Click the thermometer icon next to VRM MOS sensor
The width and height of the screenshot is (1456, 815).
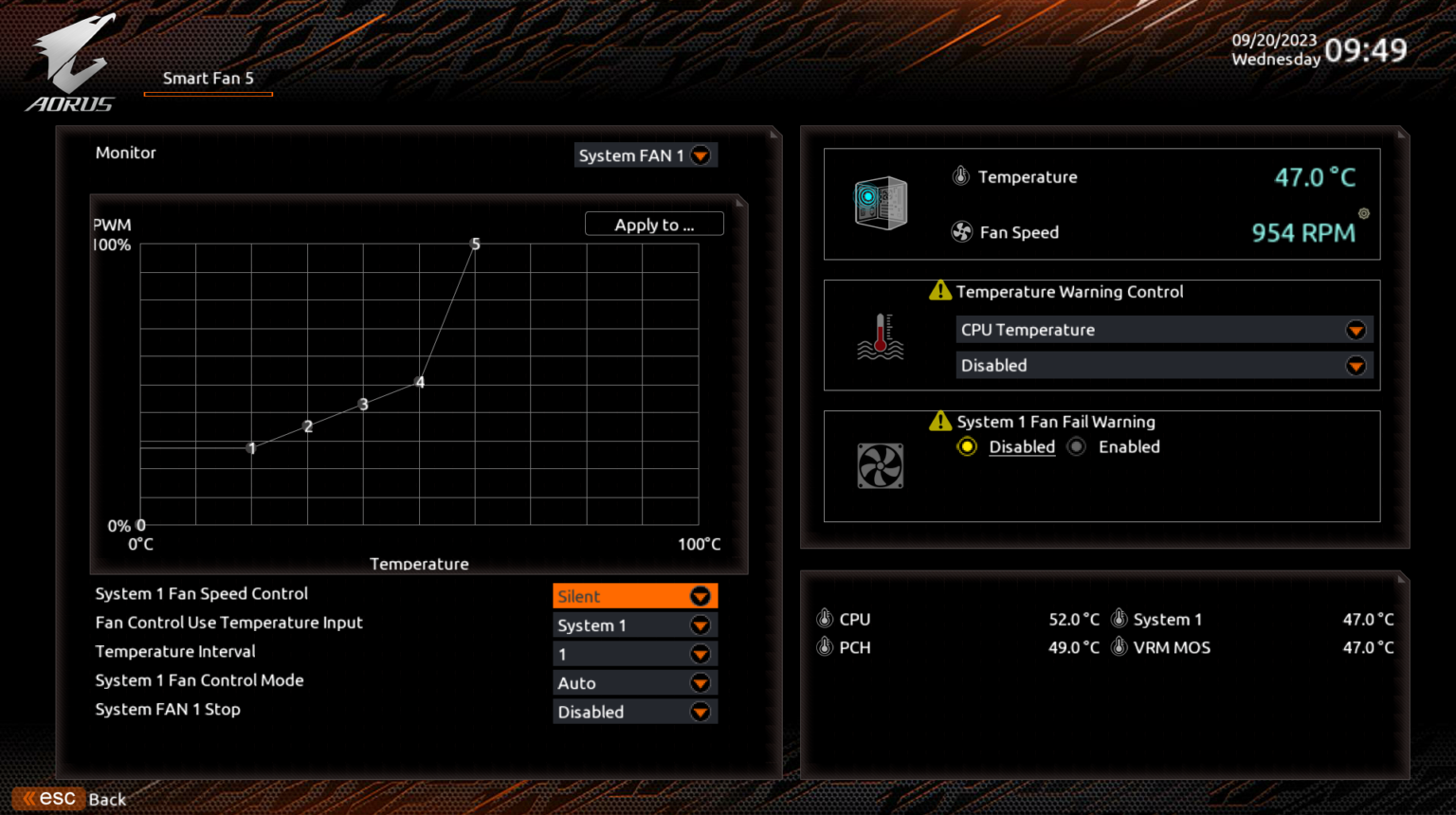coord(1118,646)
